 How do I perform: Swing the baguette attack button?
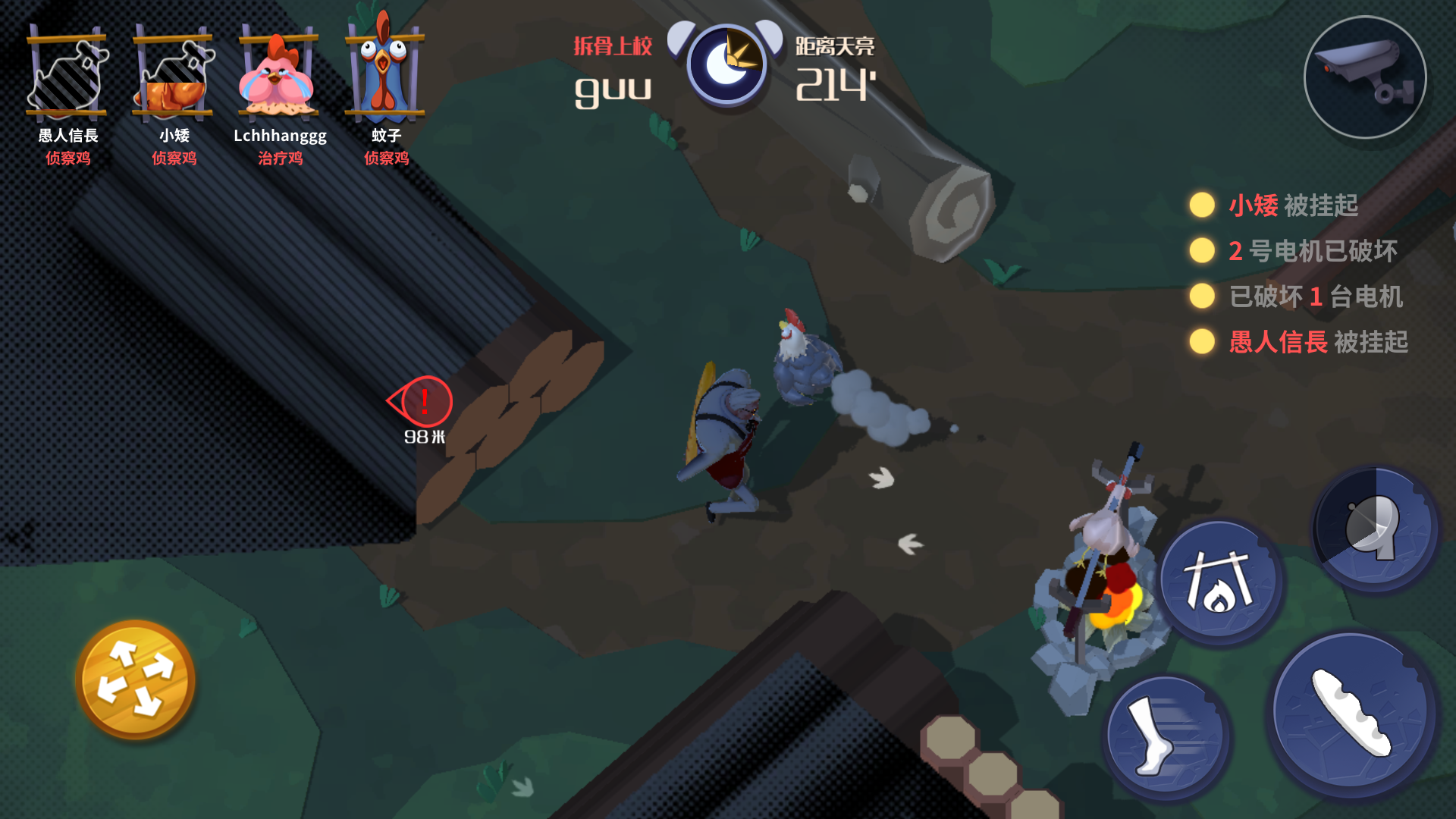click(1352, 714)
